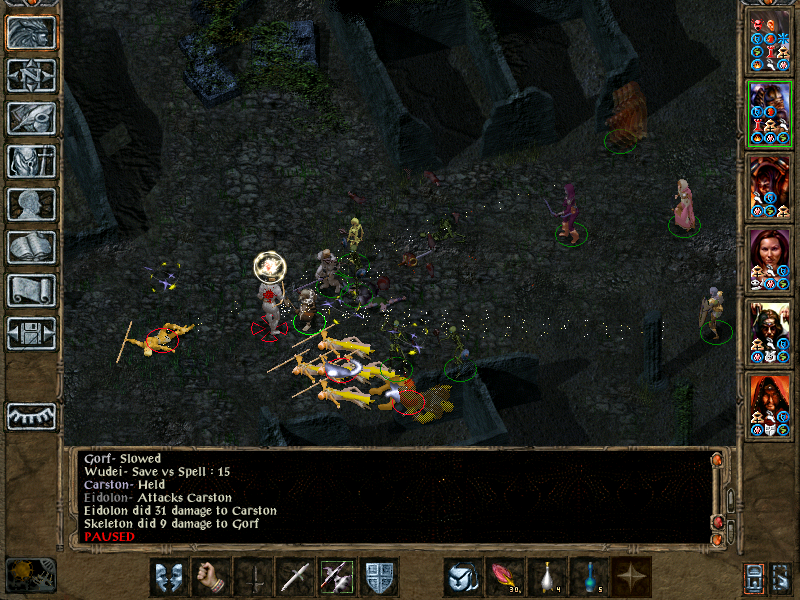Select the brown-haired woman's portrait
This screenshot has height=600, width=800.
pos(769,258)
